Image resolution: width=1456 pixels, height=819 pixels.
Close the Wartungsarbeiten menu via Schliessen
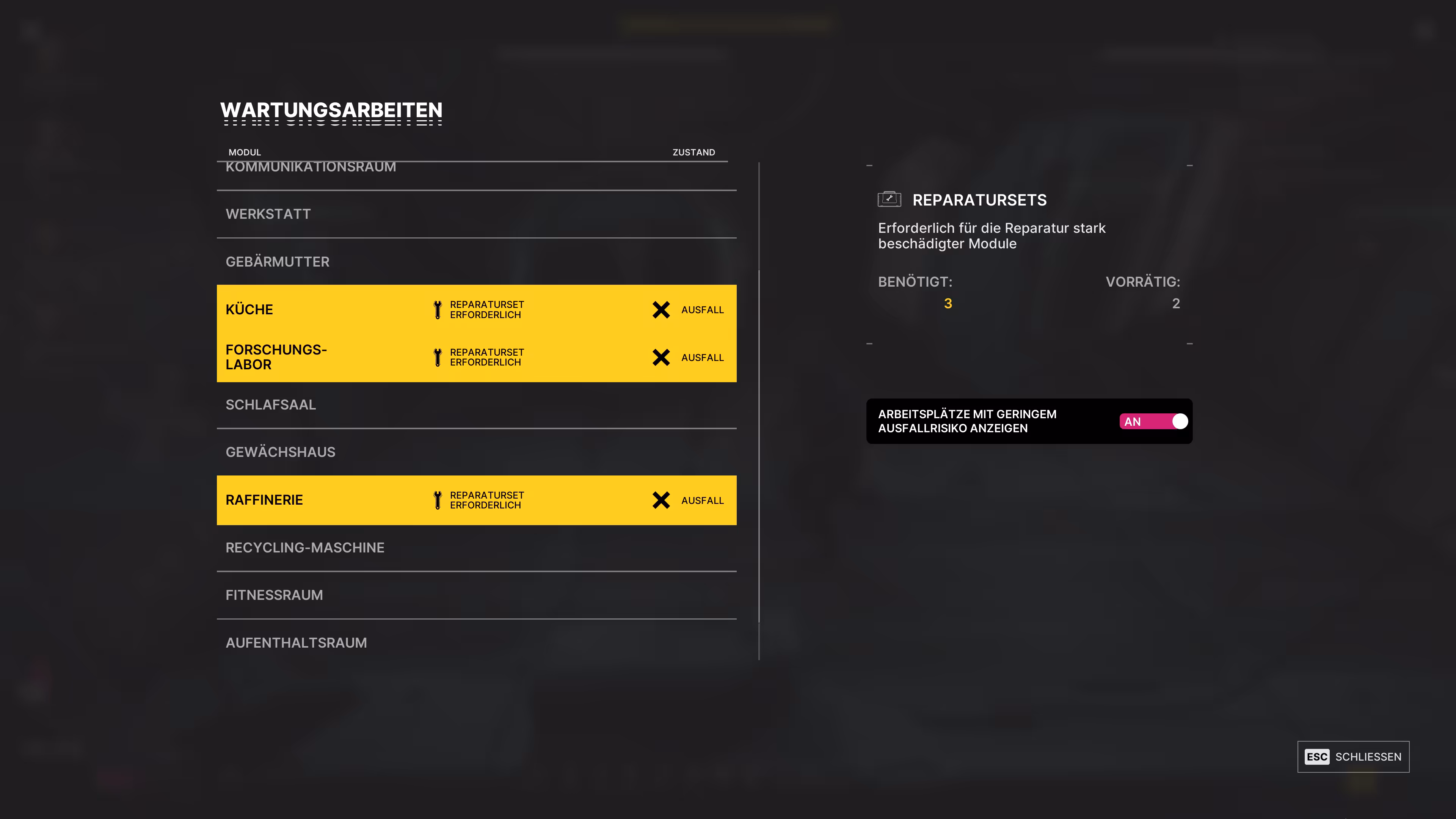[1352, 757]
